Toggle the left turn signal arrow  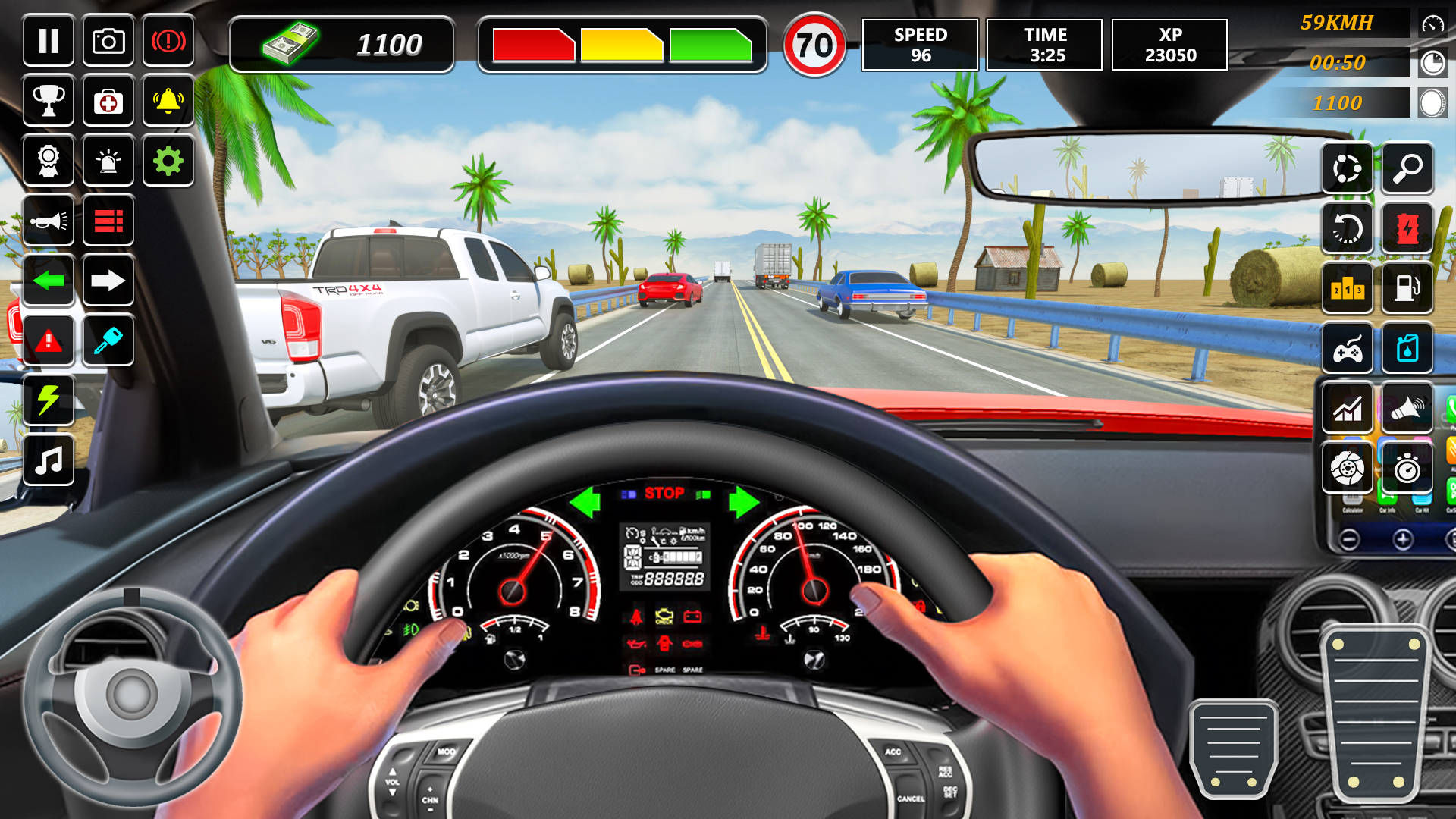point(49,281)
